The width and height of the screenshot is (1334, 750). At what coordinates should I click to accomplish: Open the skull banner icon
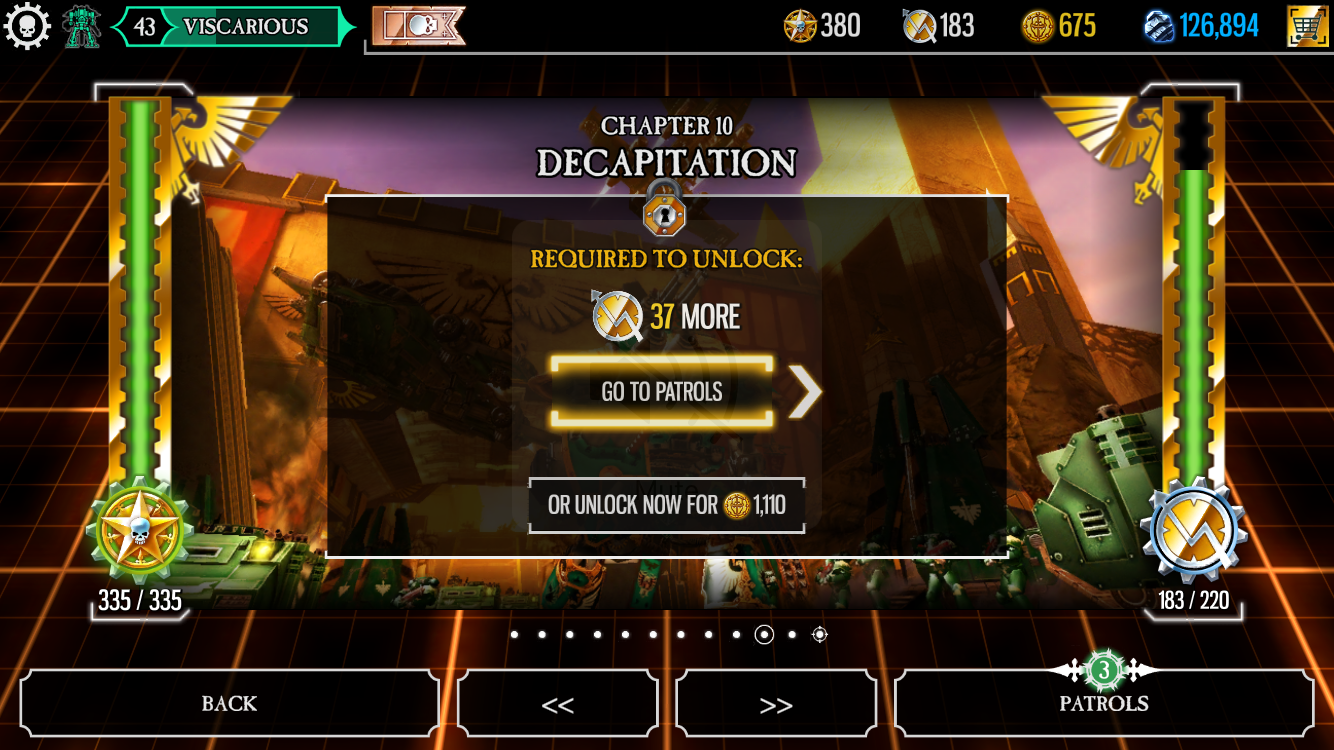[418, 26]
